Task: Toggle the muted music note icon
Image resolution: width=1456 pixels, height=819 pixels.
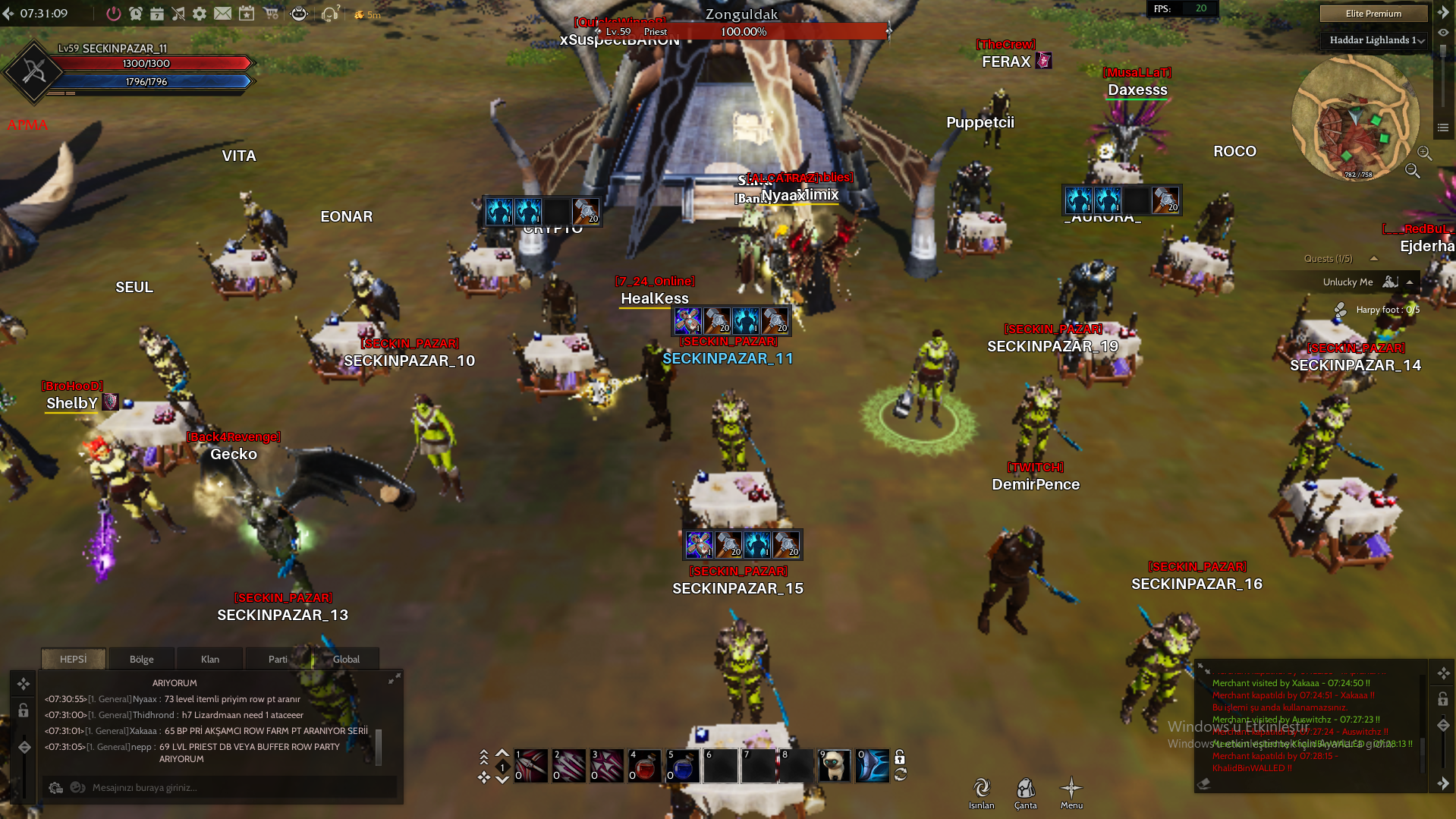Action: [178, 14]
